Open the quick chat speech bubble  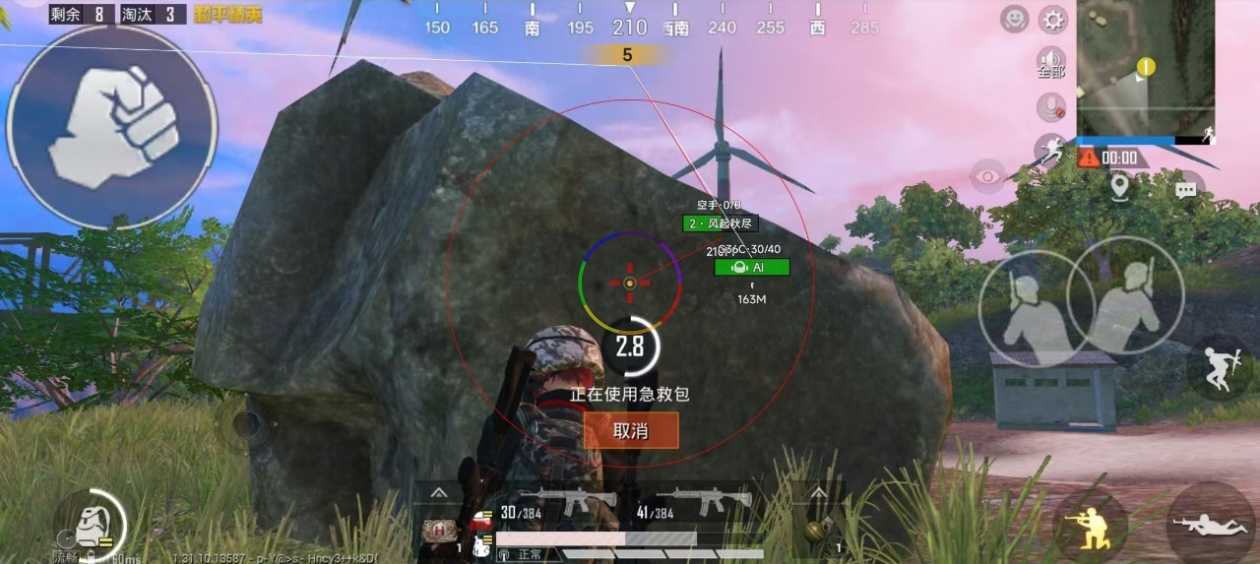[1186, 189]
